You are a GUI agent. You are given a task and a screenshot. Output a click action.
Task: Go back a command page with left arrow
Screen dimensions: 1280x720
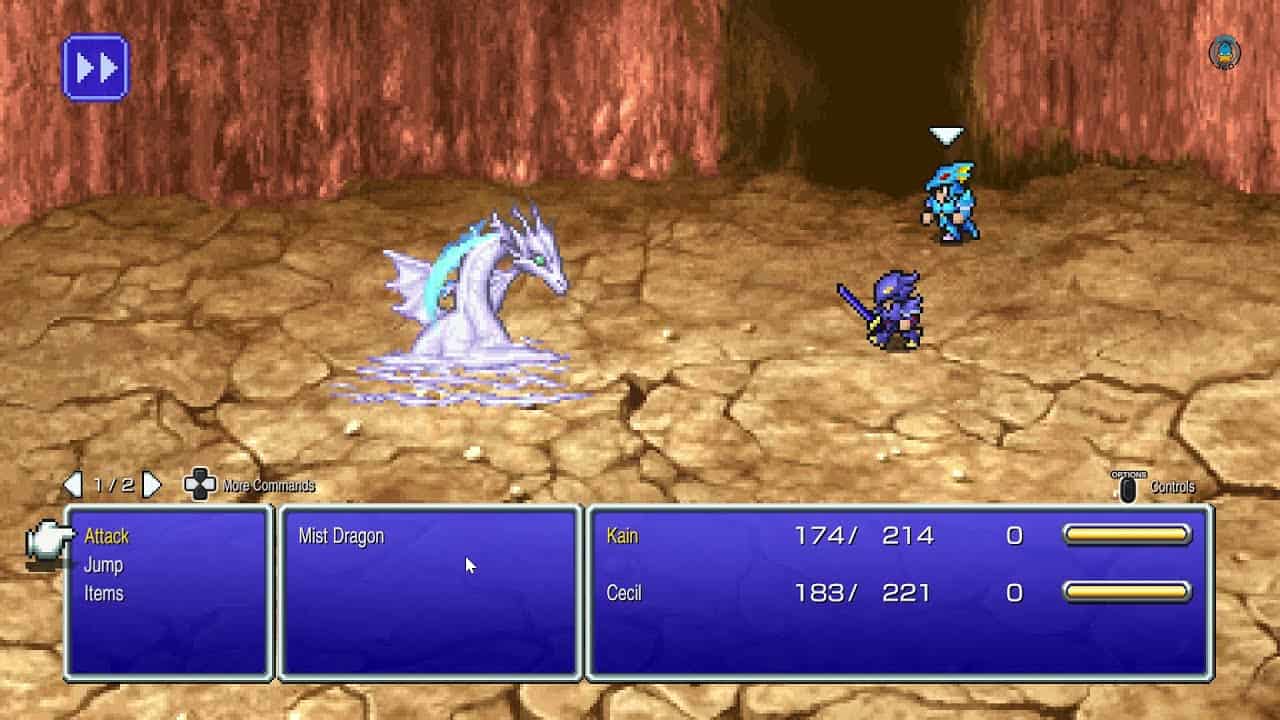(73, 485)
